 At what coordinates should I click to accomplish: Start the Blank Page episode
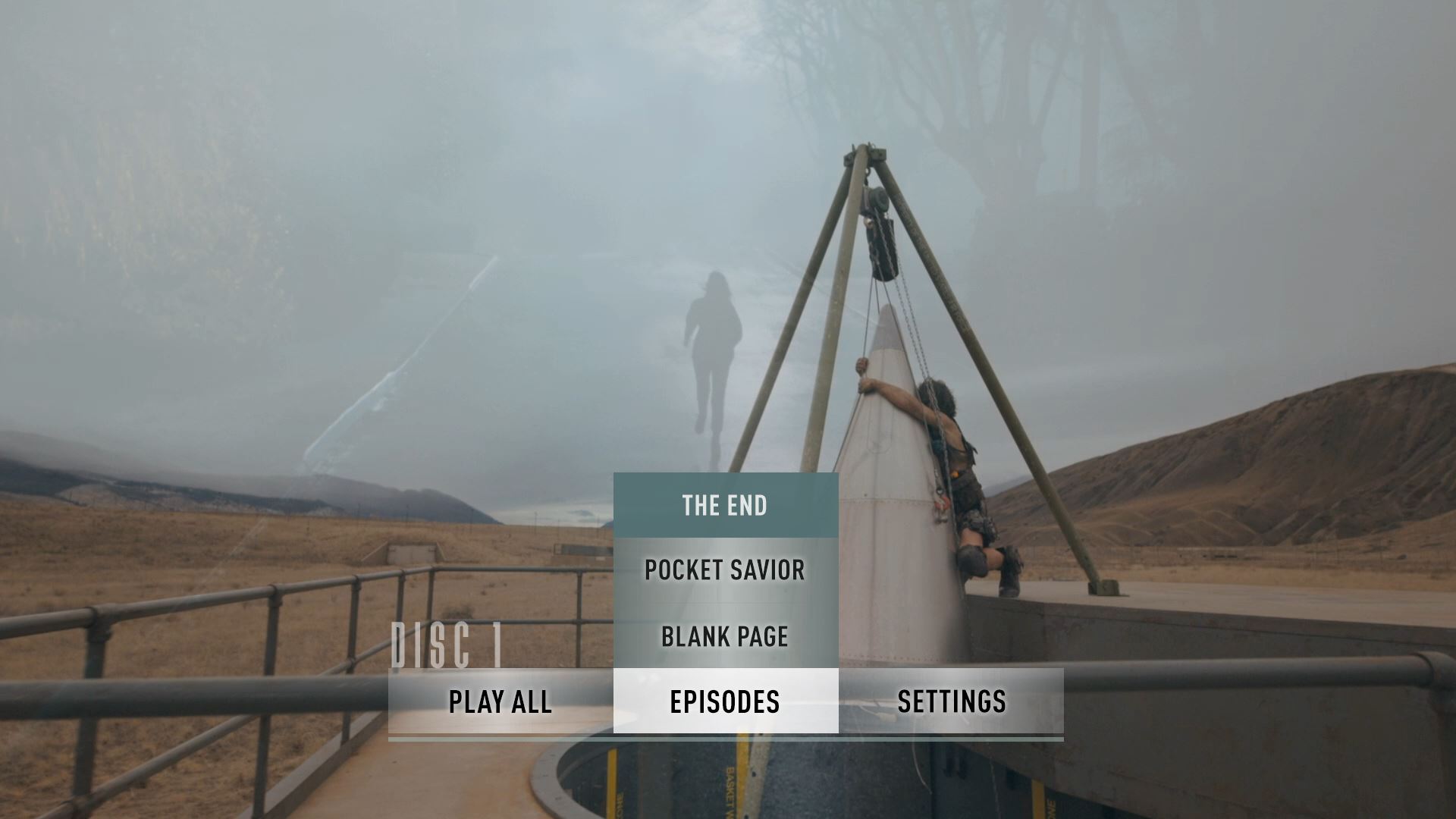click(725, 637)
